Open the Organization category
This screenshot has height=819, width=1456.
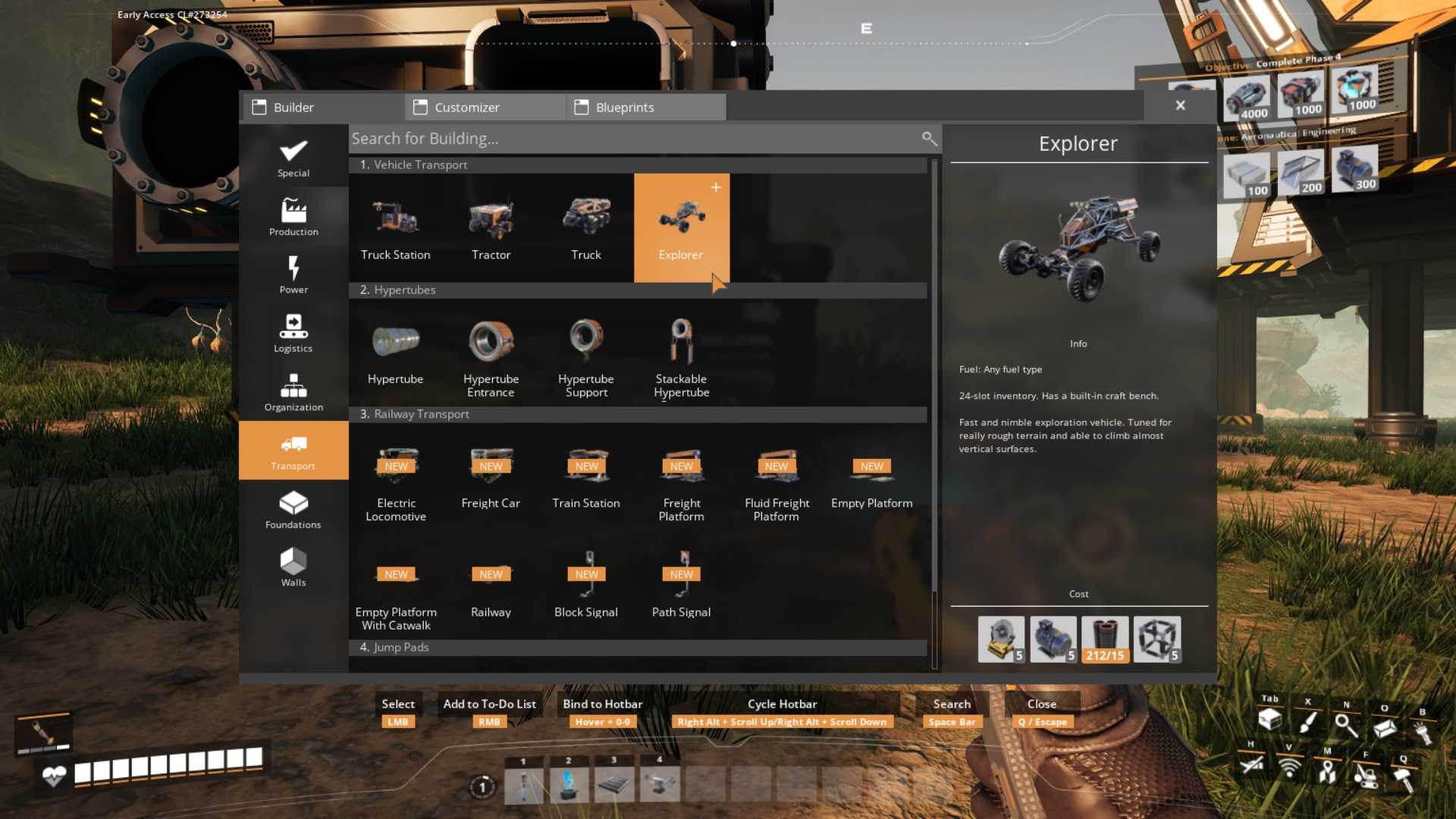[293, 392]
